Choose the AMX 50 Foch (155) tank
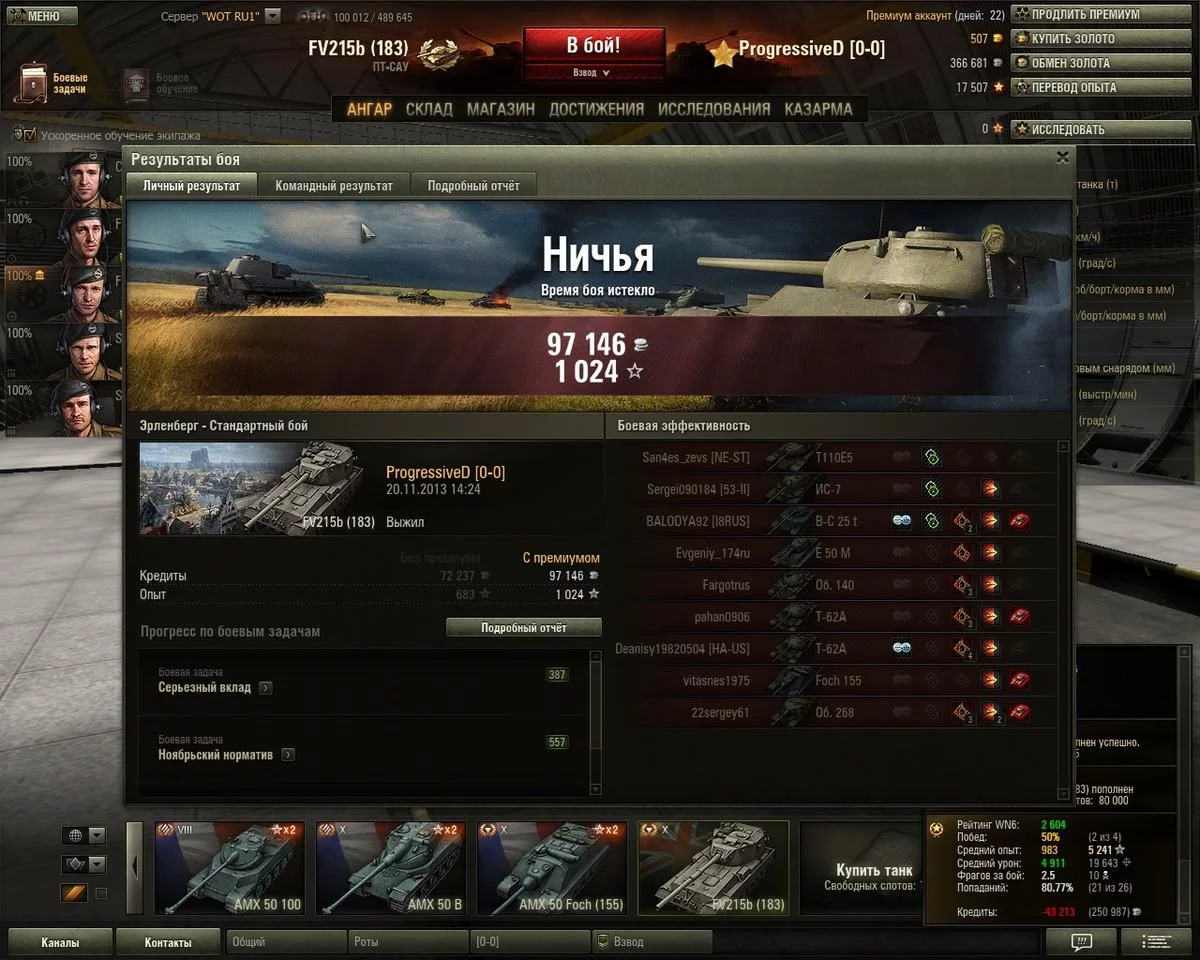This screenshot has height=960, width=1200. (x=551, y=868)
